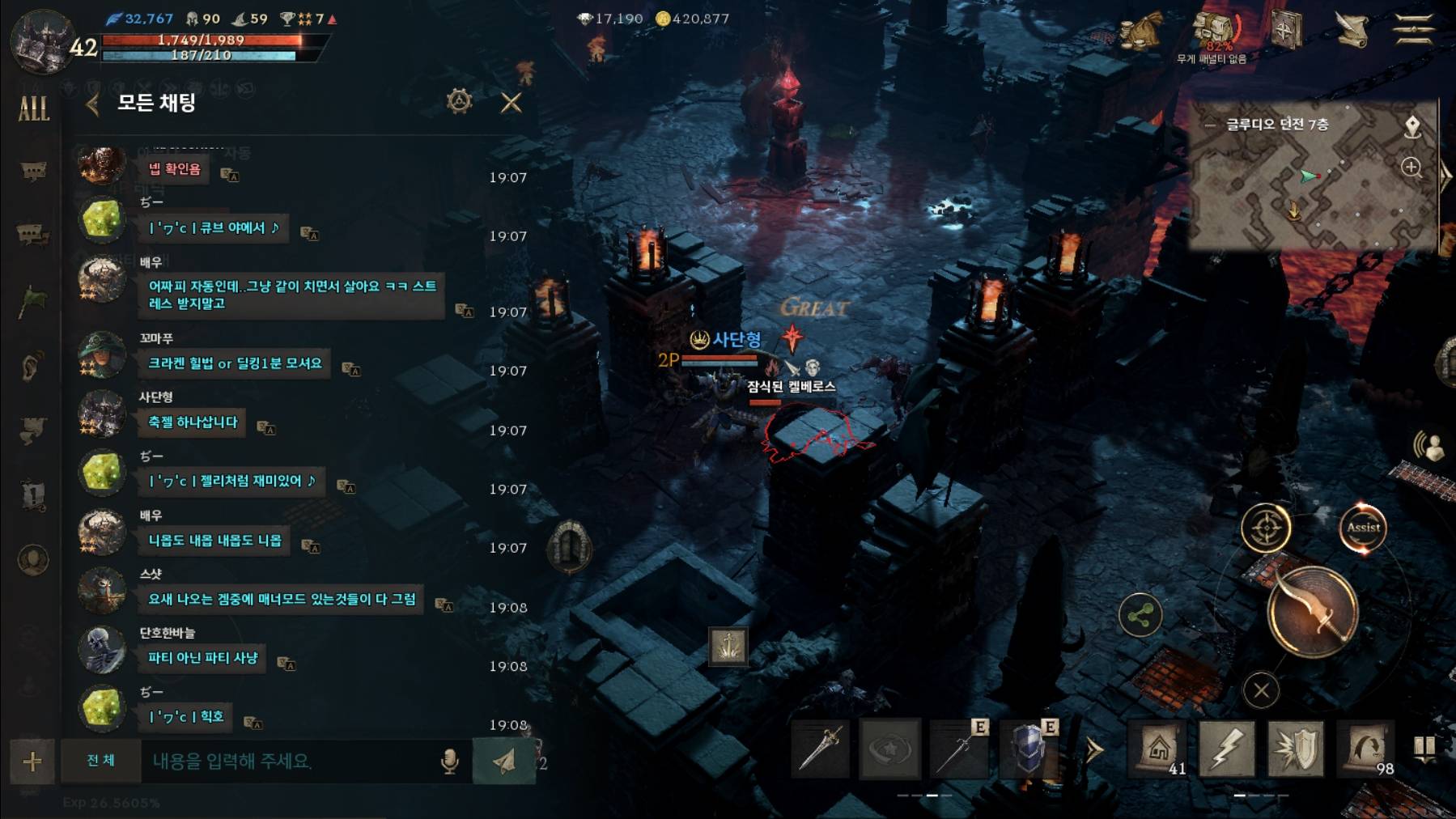Screen dimensions: 1456x819
Task: Close the all chat panel
Action: [511, 103]
